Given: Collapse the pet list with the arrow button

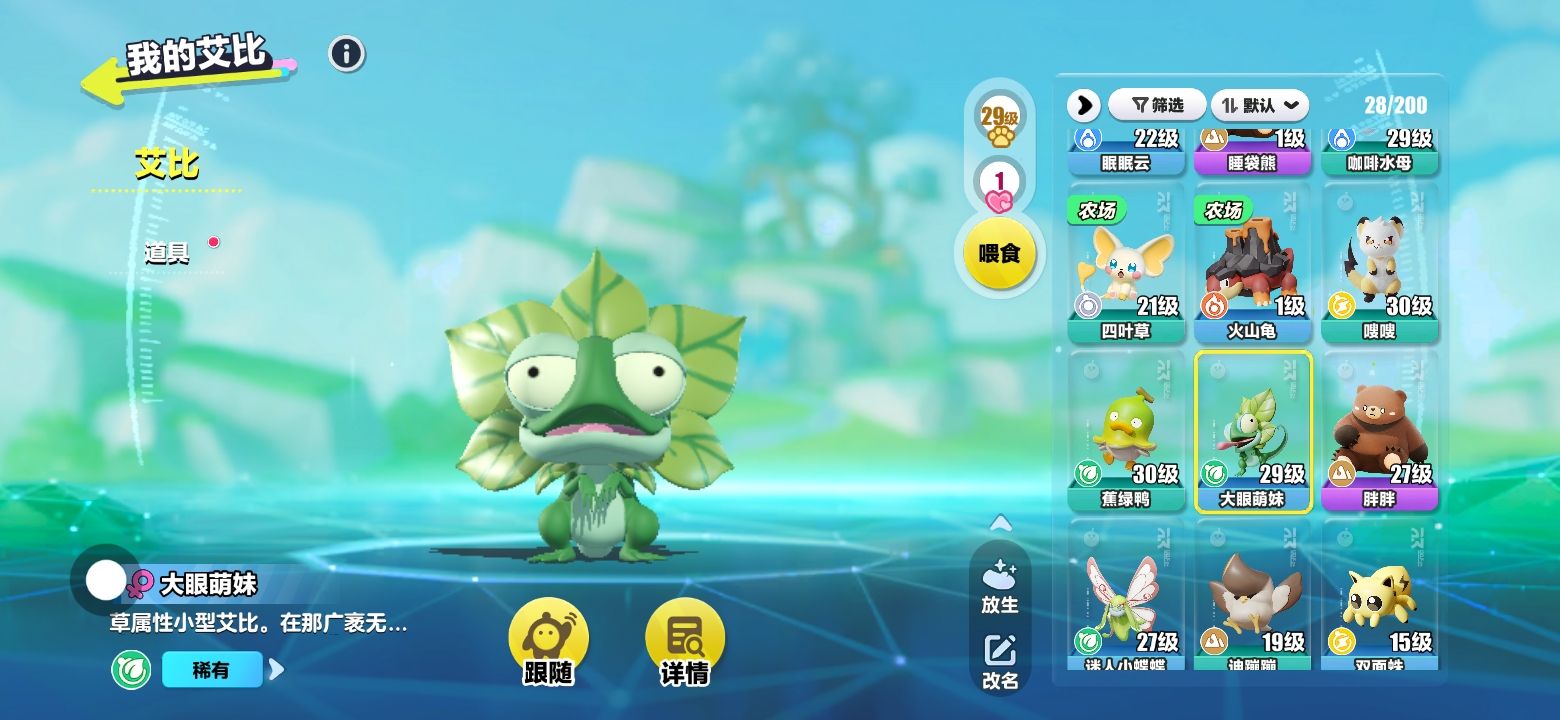Looking at the screenshot, I should 1083,105.
